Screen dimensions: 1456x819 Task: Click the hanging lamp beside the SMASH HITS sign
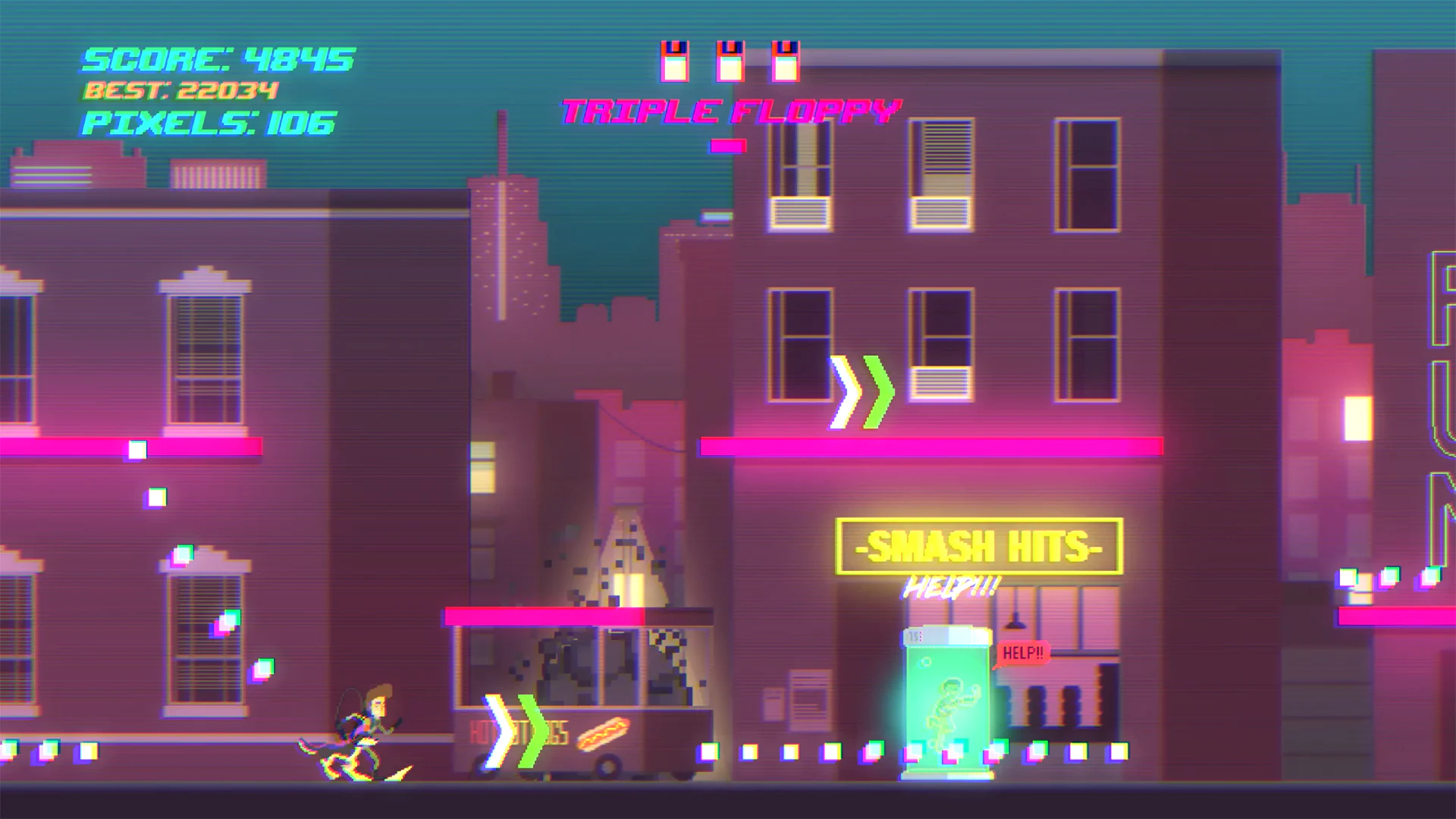pos(1014,620)
